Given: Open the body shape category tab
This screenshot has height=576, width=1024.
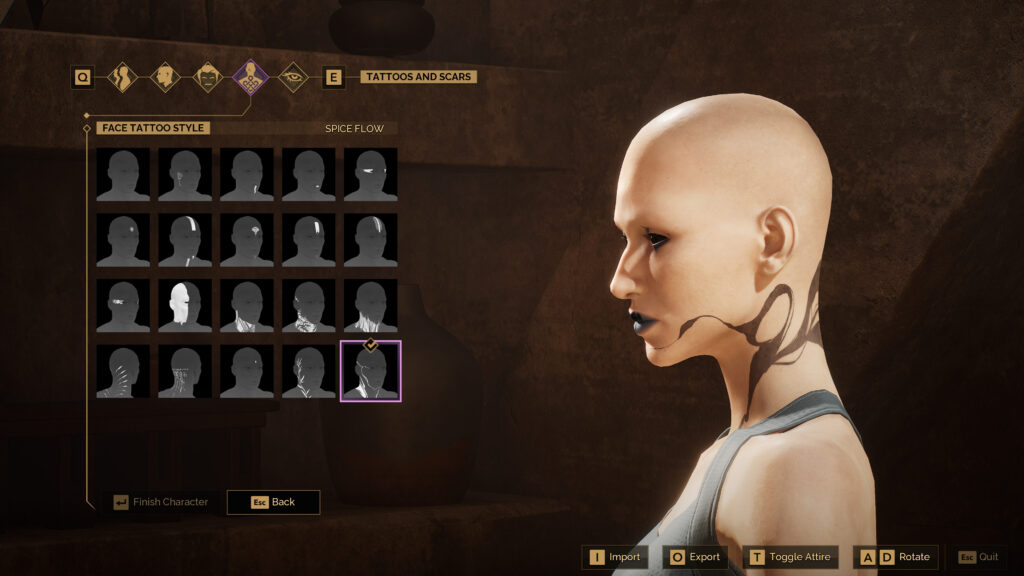Looking at the screenshot, I should (x=122, y=77).
